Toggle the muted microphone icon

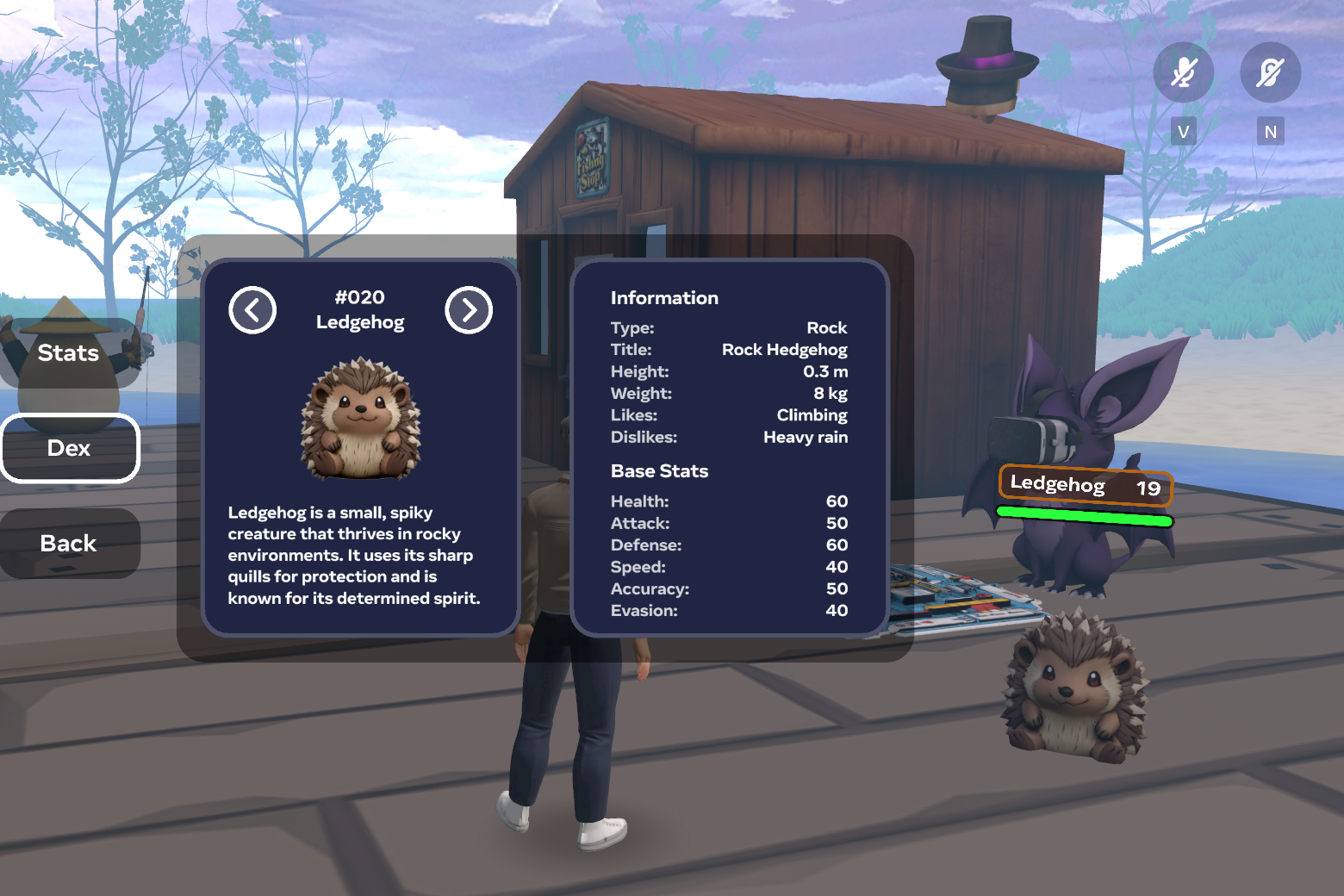(x=1184, y=72)
